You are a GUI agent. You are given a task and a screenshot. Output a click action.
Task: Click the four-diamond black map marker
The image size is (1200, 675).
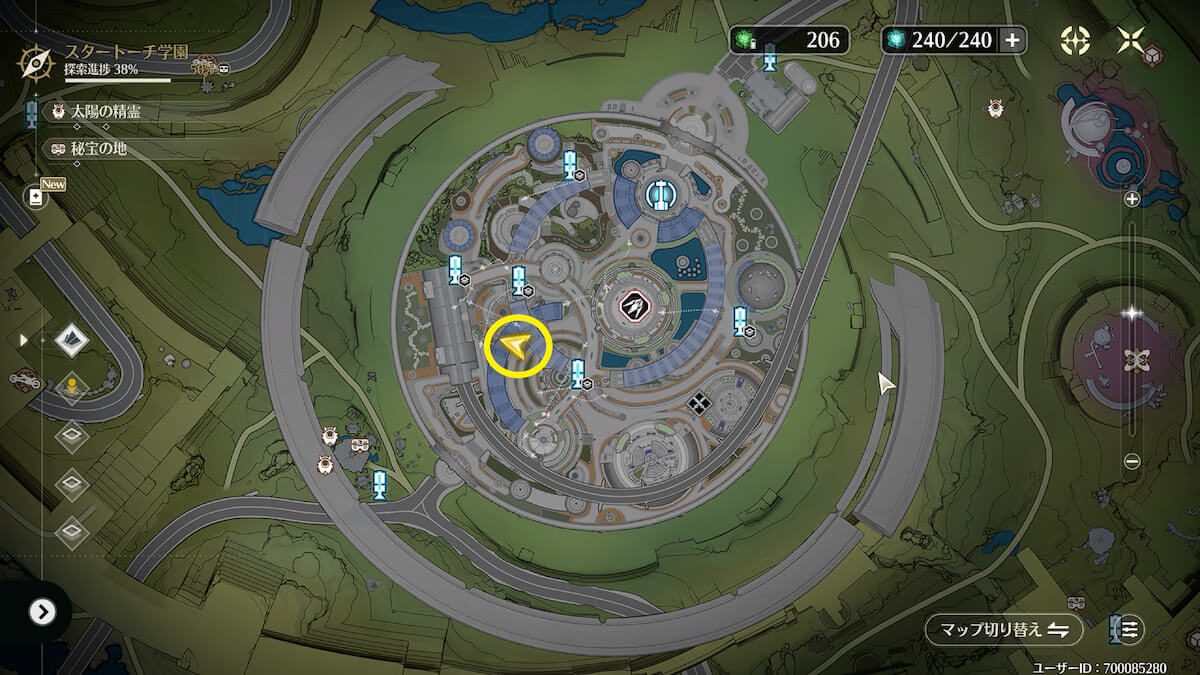[699, 402]
